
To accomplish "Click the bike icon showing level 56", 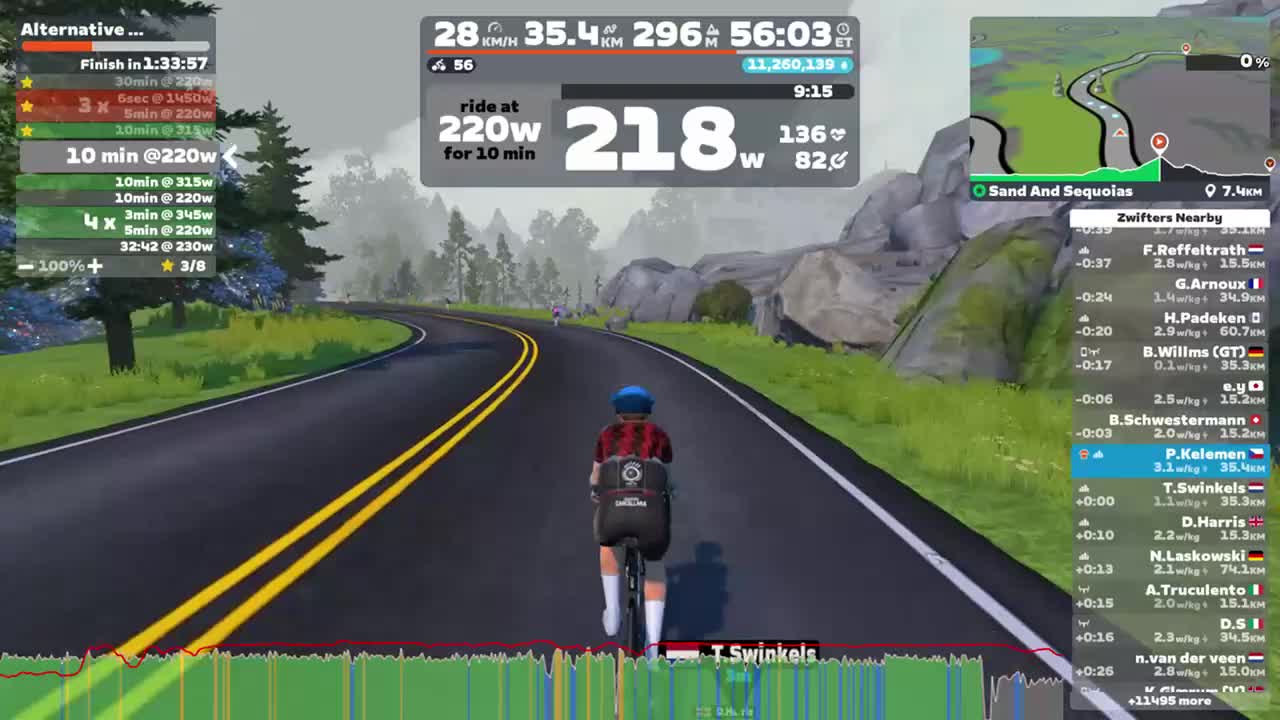I will [438, 66].
